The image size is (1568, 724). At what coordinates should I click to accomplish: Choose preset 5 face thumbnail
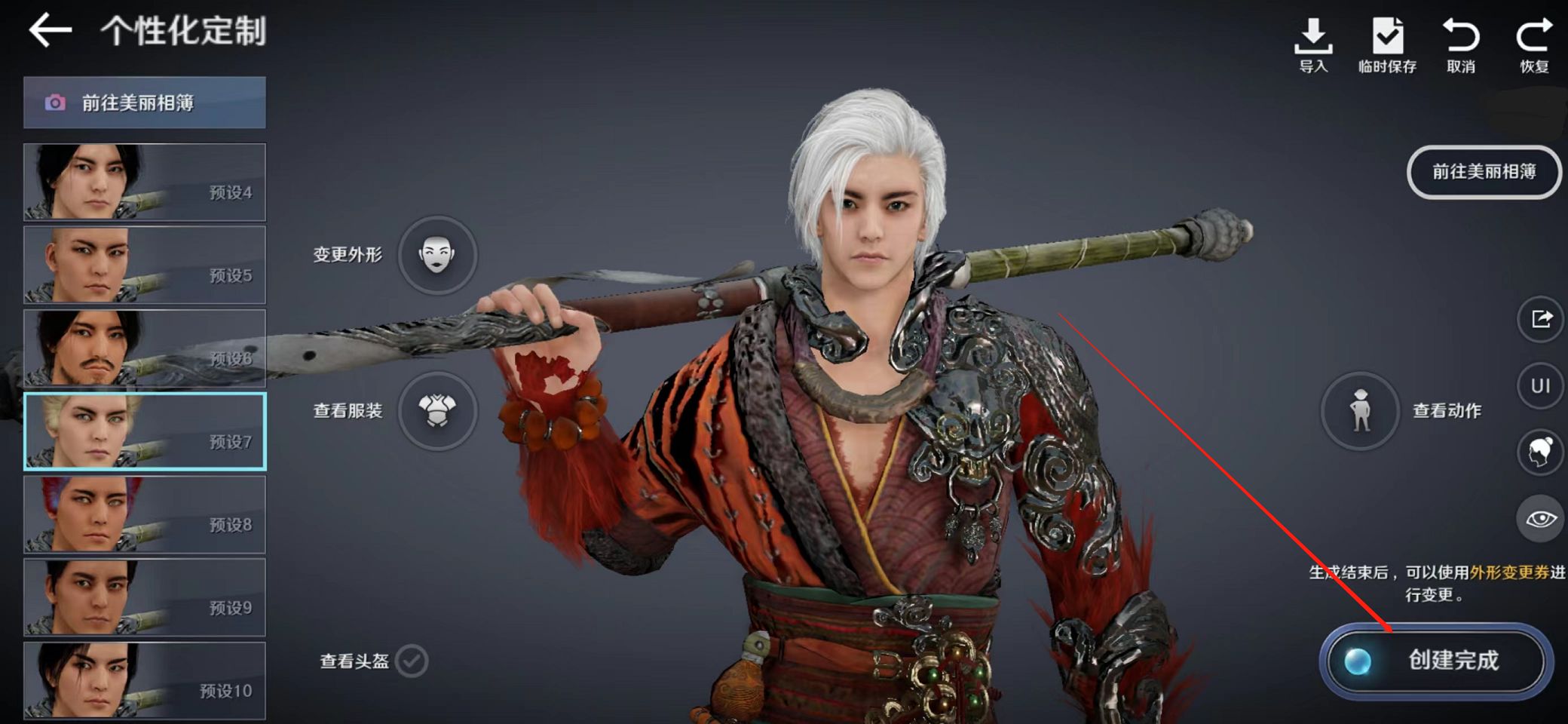(144, 265)
